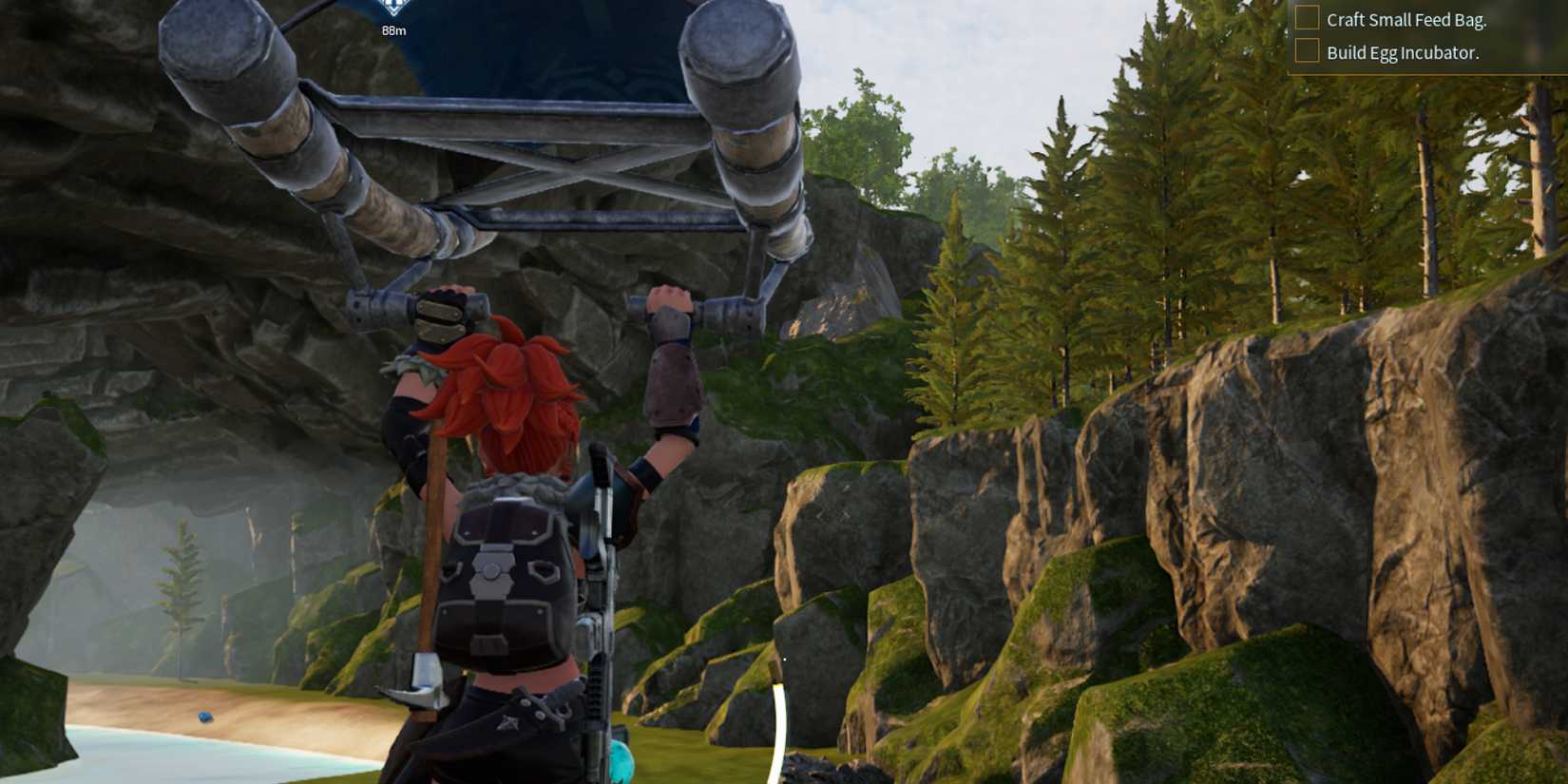This screenshot has width=1568, height=784.
Task: Check the Build Egg Incubator objective box
Action: (1307, 52)
